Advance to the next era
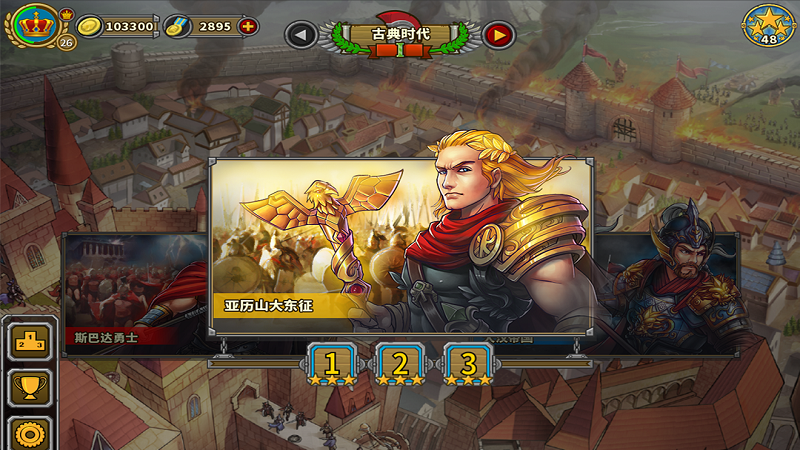The width and height of the screenshot is (800, 450). [498, 35]
